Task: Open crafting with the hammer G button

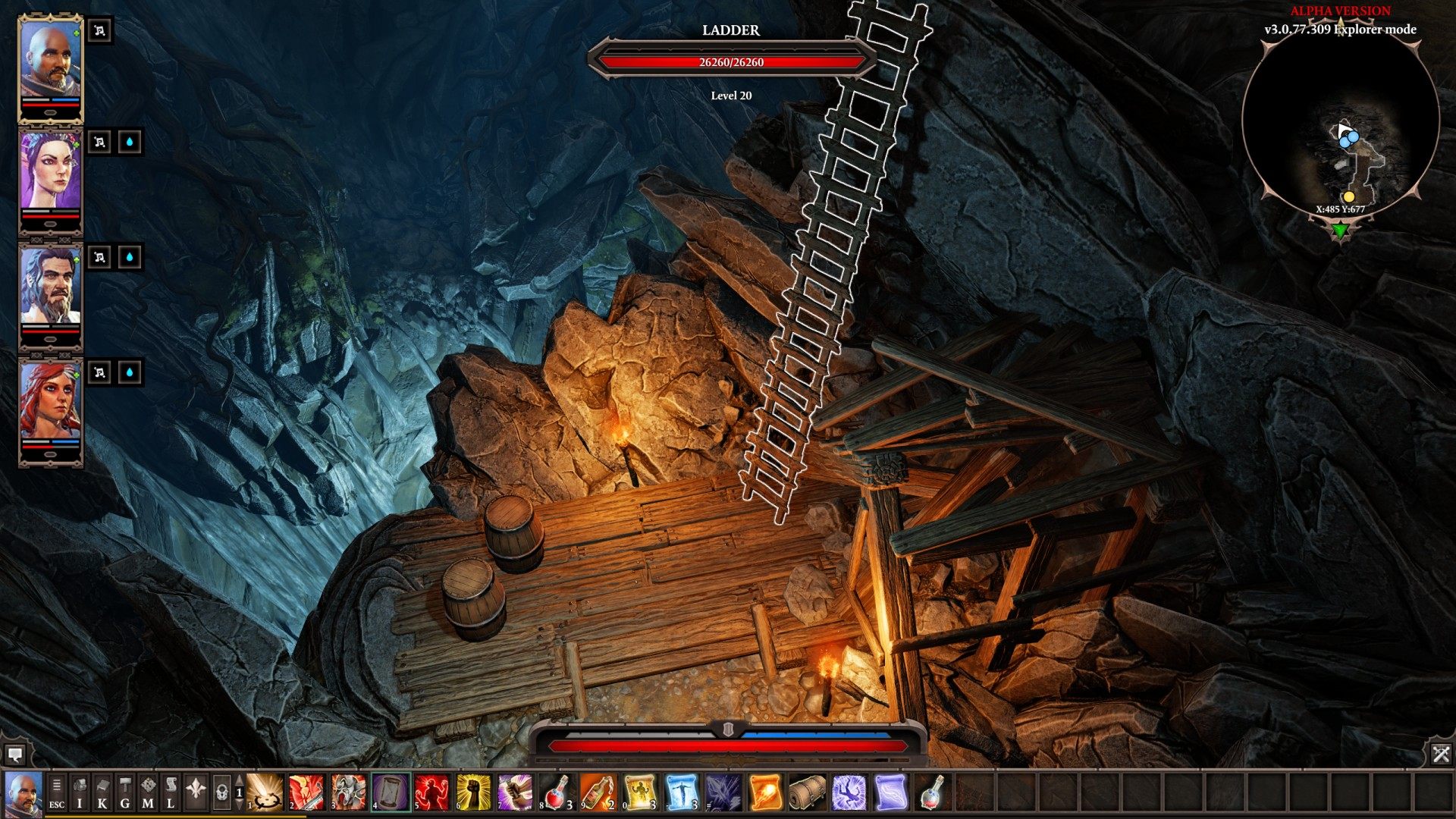Action: pos(125,793)
